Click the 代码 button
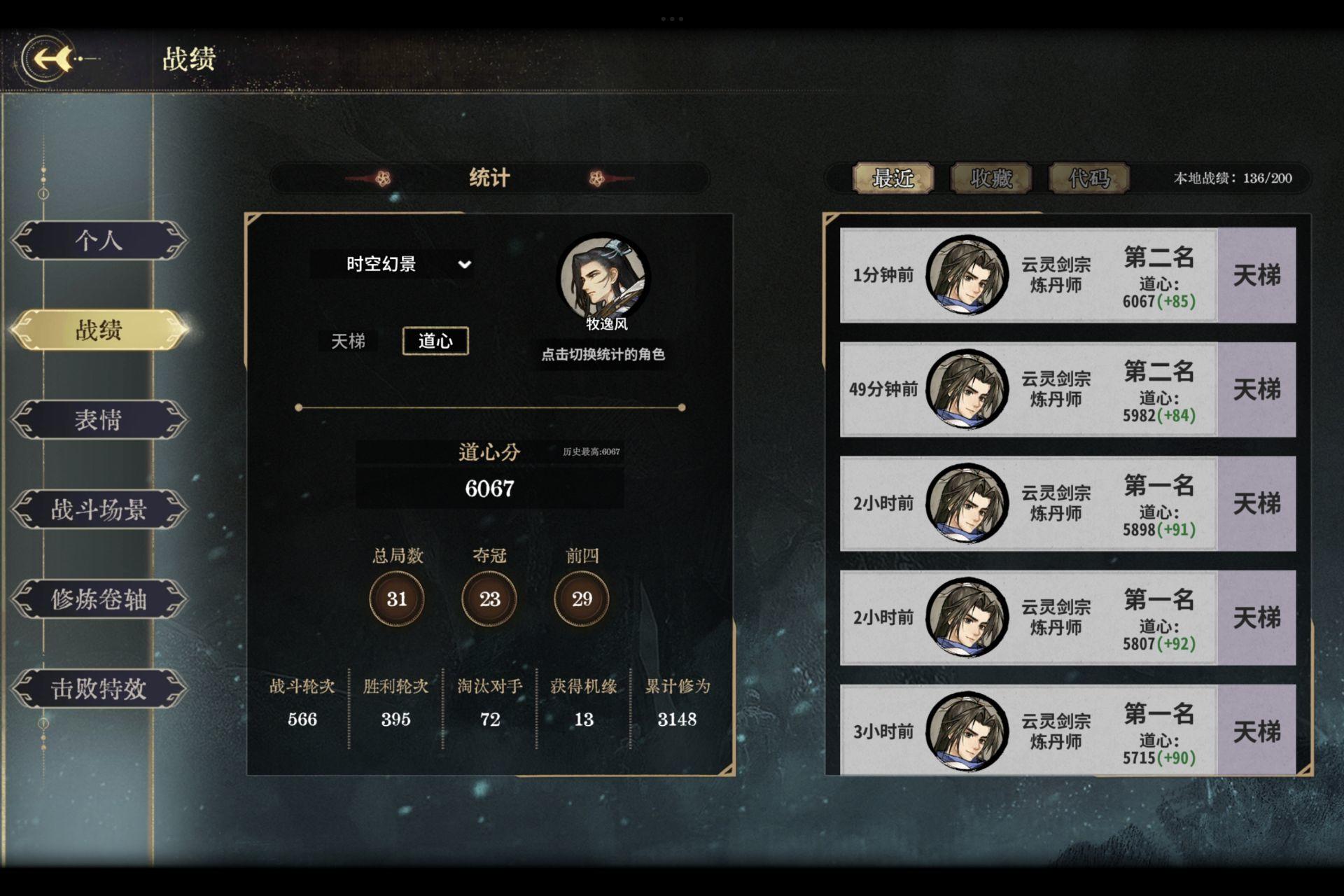 (1087, 178)
